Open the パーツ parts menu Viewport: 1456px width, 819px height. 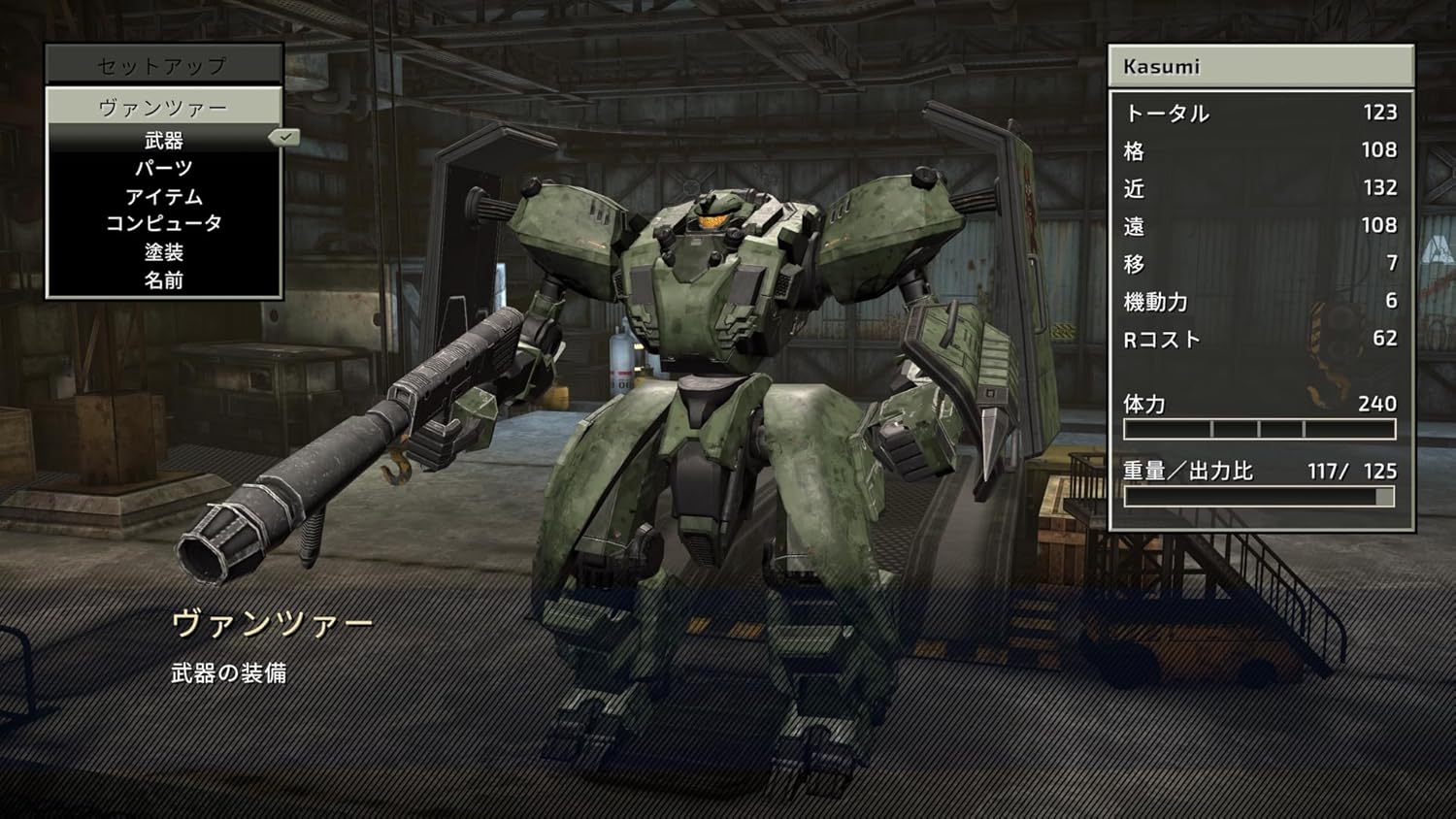(x=164, y=169)
